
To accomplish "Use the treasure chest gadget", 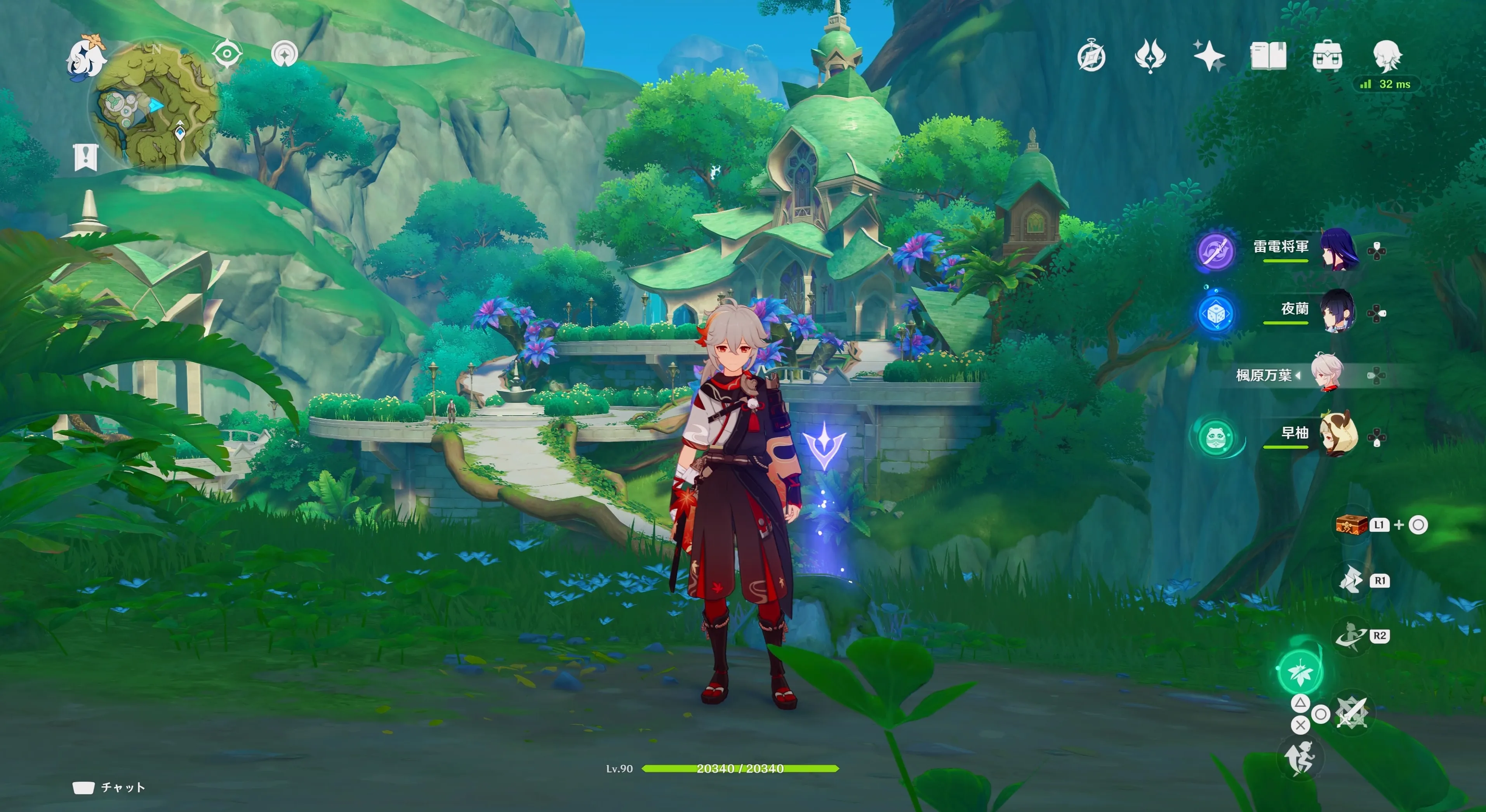I will point(1352,524).
